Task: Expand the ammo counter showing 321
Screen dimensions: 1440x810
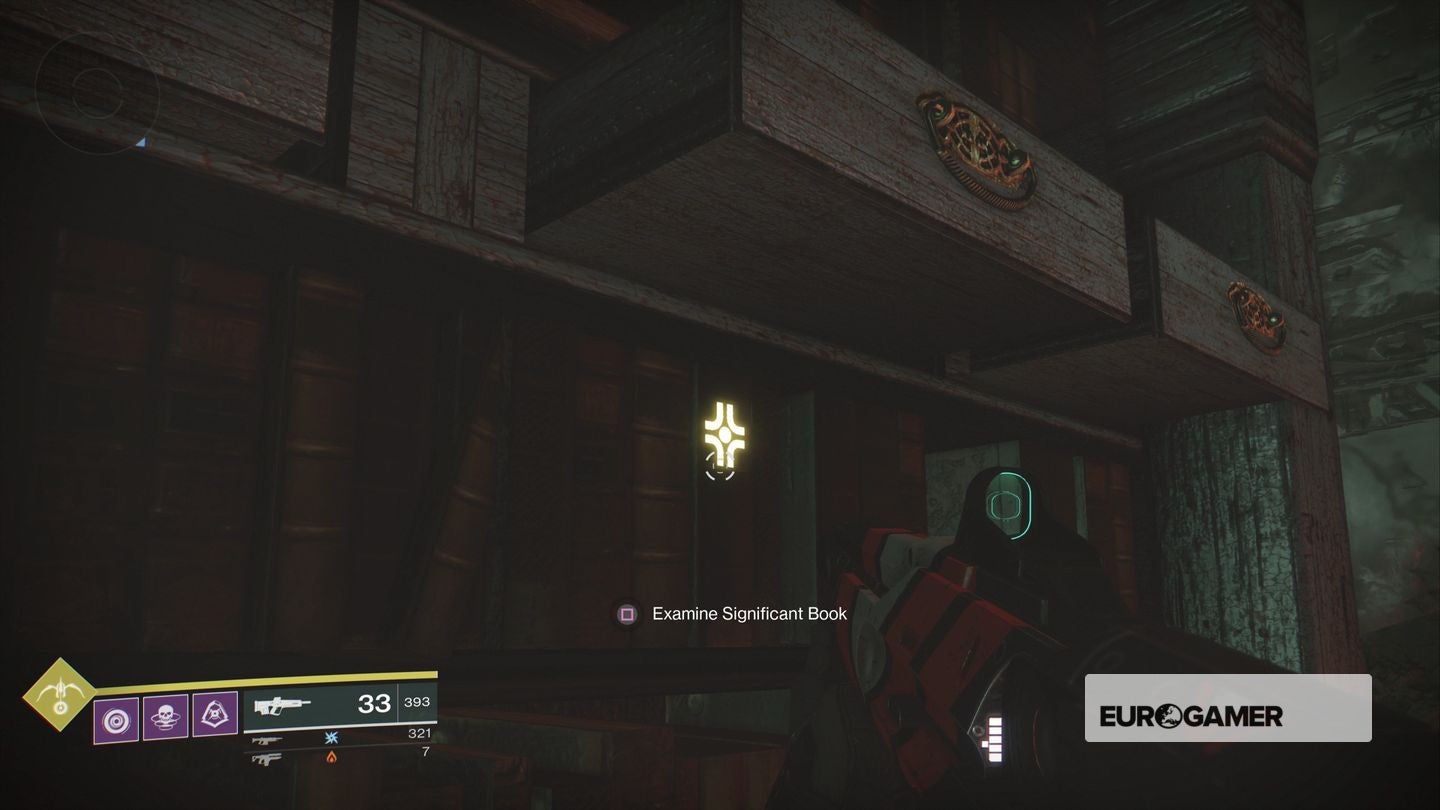Action: coord(417,733)
